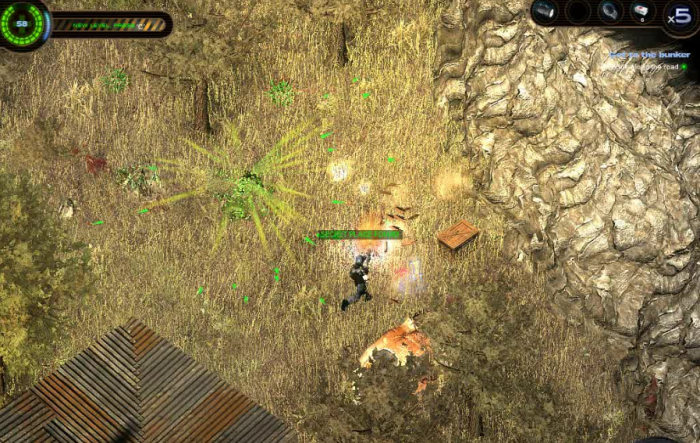Select the metal ring item slot
This screenshot has height=443, width=700.
(x=609, y=12)
